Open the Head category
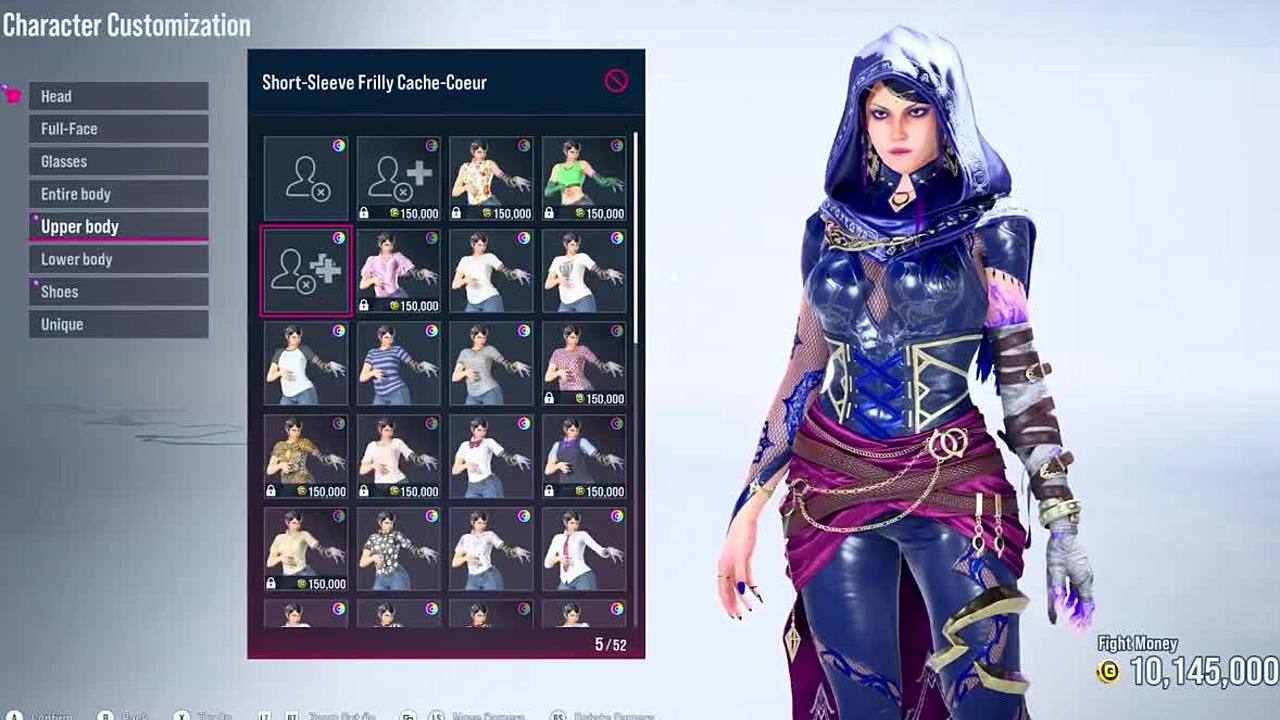The width and height of the screenshot is (1280, 720). click(x=118, y=96)
